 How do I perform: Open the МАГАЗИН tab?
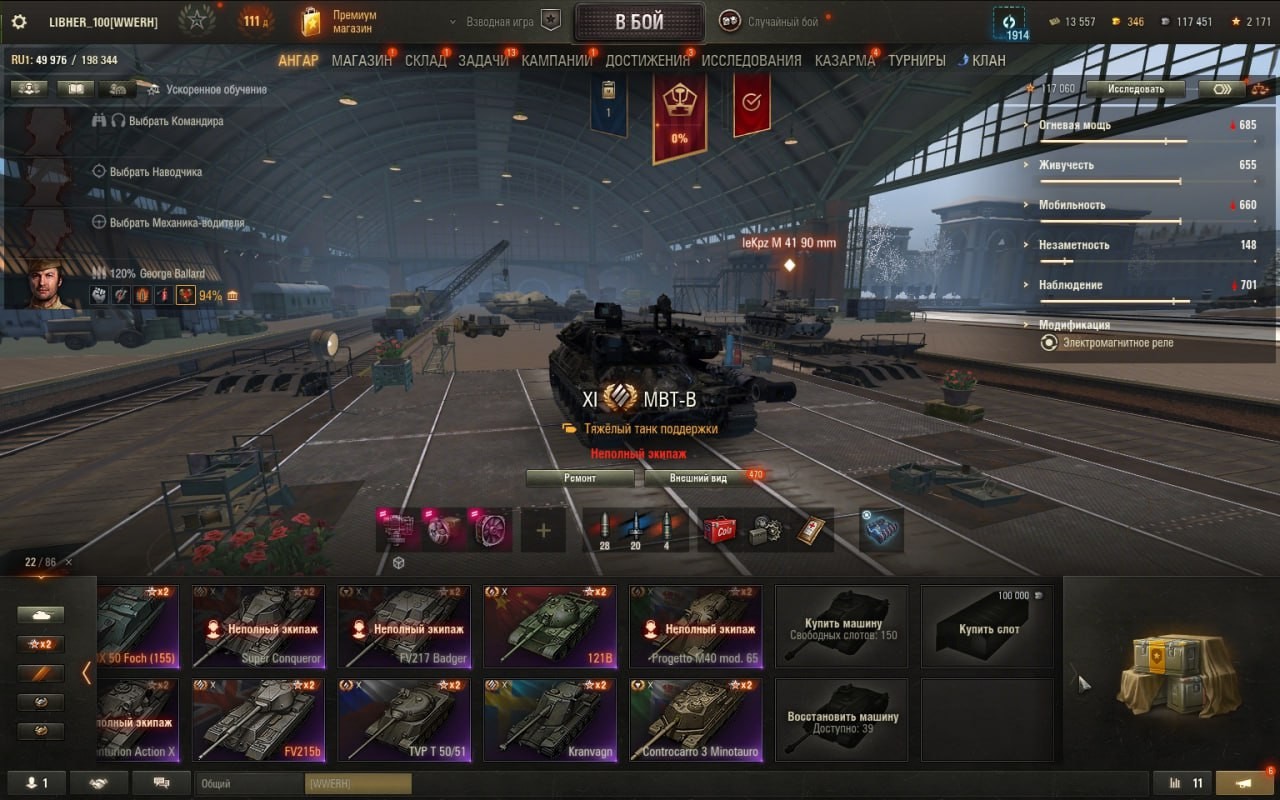(x=361, y=60)
